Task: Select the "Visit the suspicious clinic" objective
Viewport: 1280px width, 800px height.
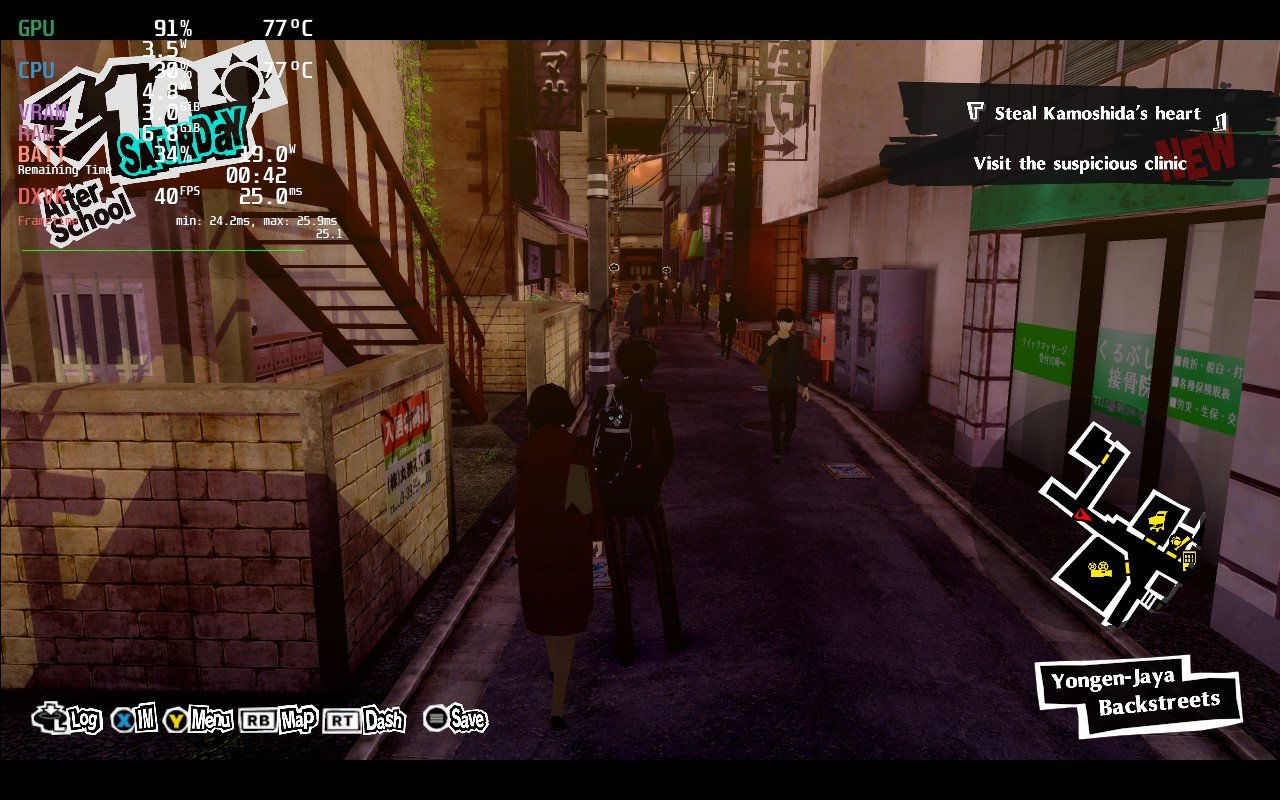Action: (1080, 163)
